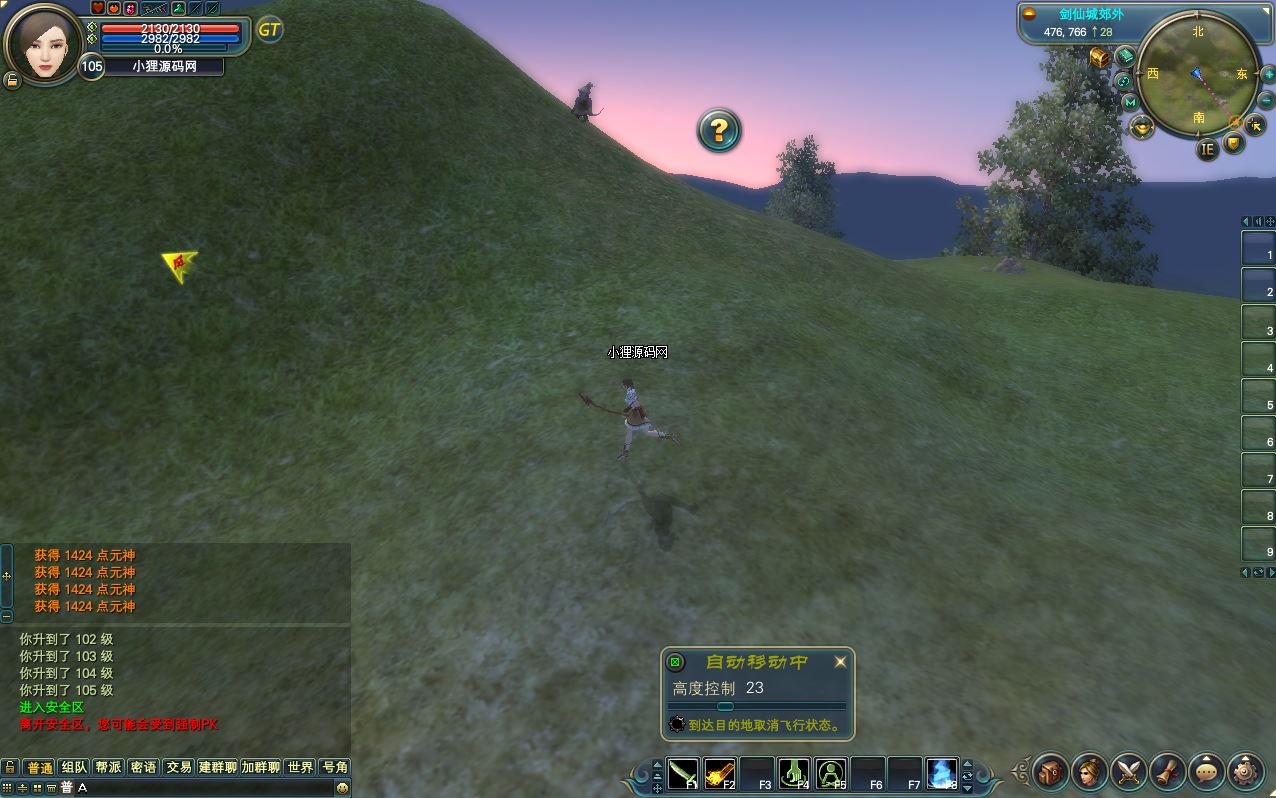Image resolution: width=1276 pixels, height=798 pixels.
Task: Switch to the 世界 (world) chat tab
Action: tap(300, 767)
